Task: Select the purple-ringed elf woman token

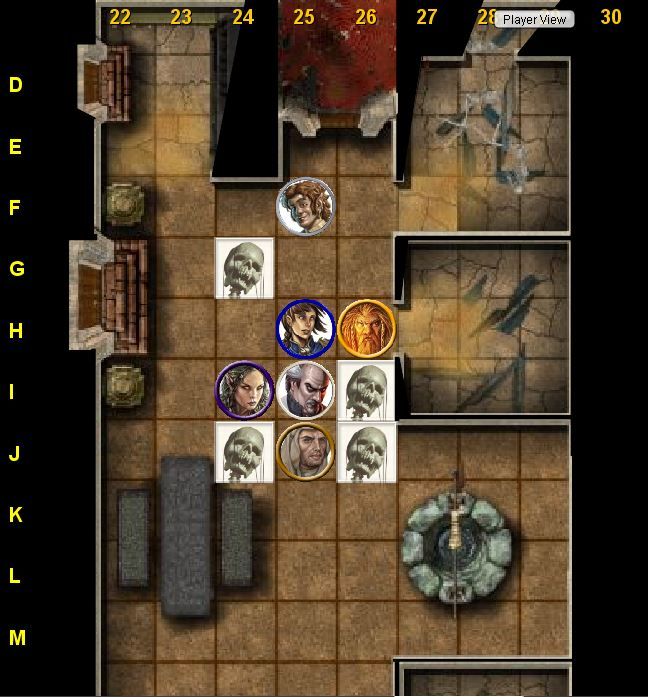Action: click(x=245, y=390)
